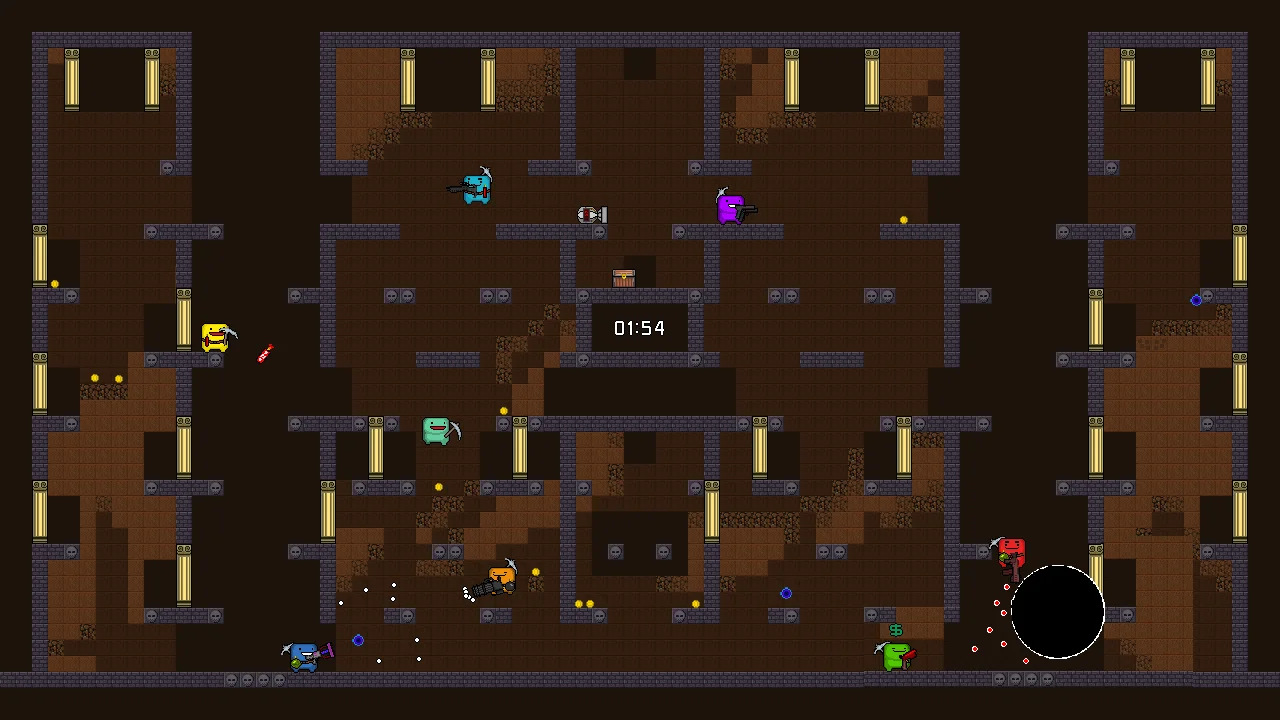Screen dimensions: 1280x720
Task: Click the gold coin below the purple character
Action: [x=903, y=219]
